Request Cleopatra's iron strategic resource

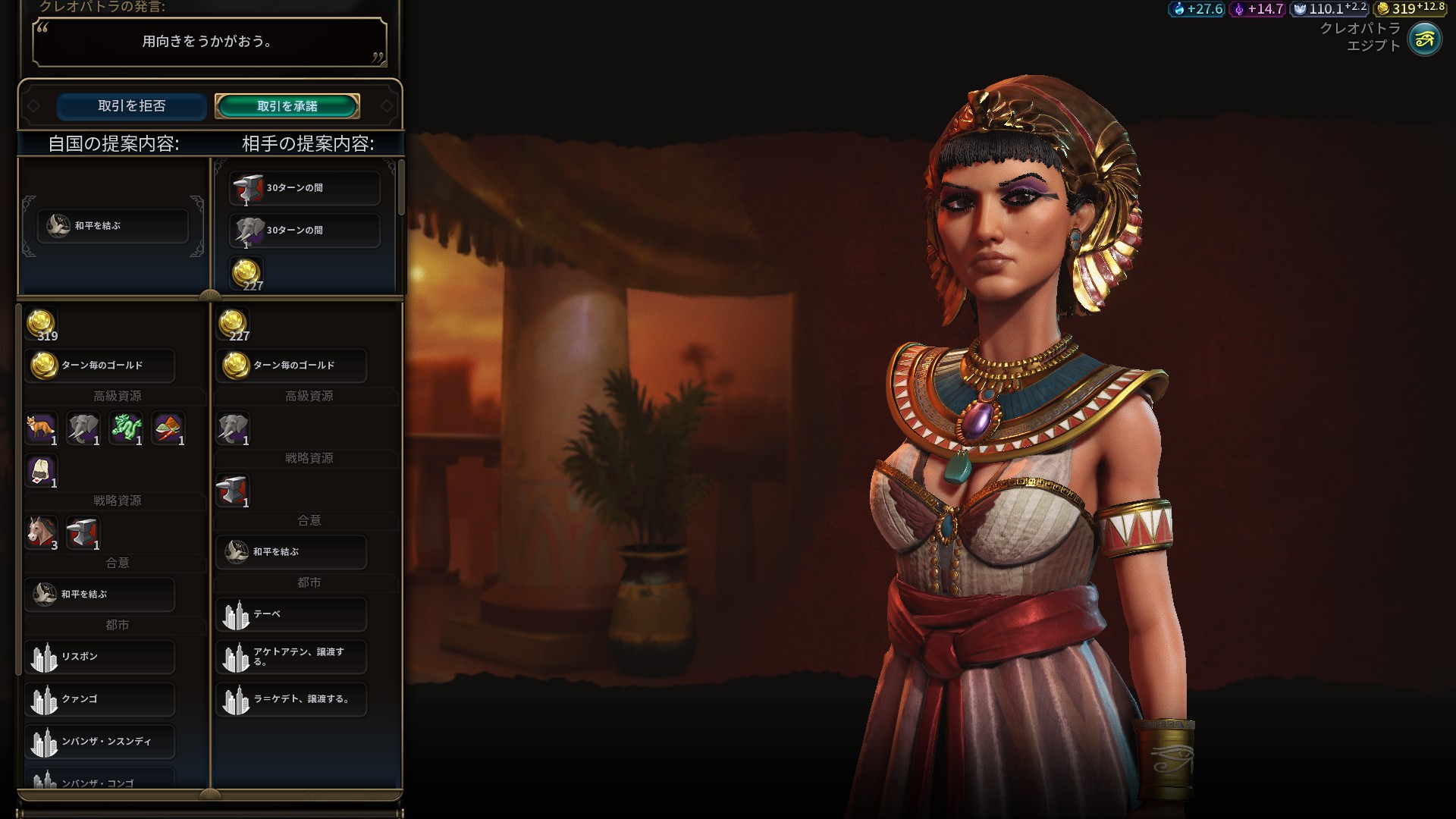tap(233, 491)
